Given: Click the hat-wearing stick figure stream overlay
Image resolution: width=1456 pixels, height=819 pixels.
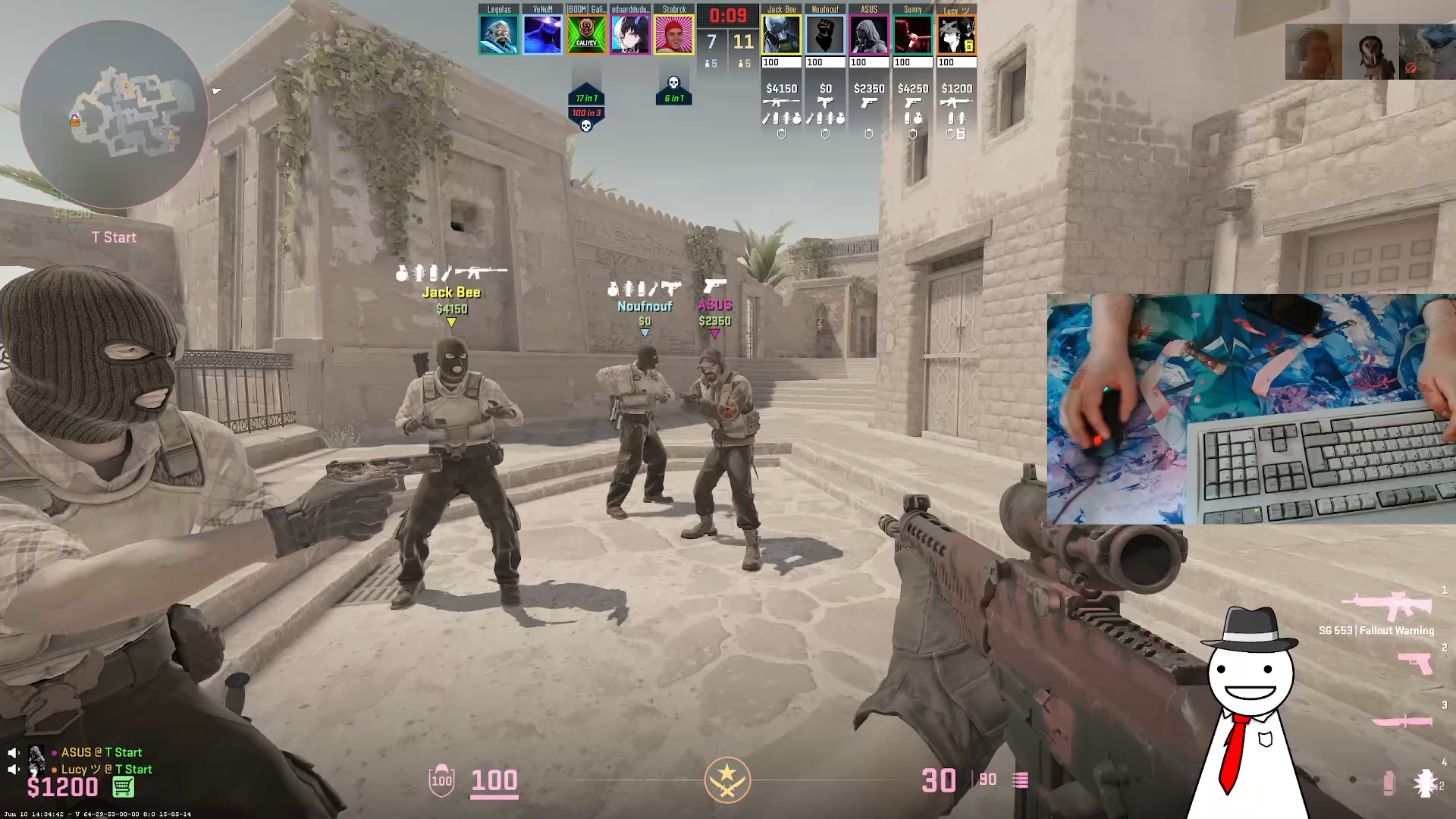Looking at the screenshot, I should pos(1251,705).
